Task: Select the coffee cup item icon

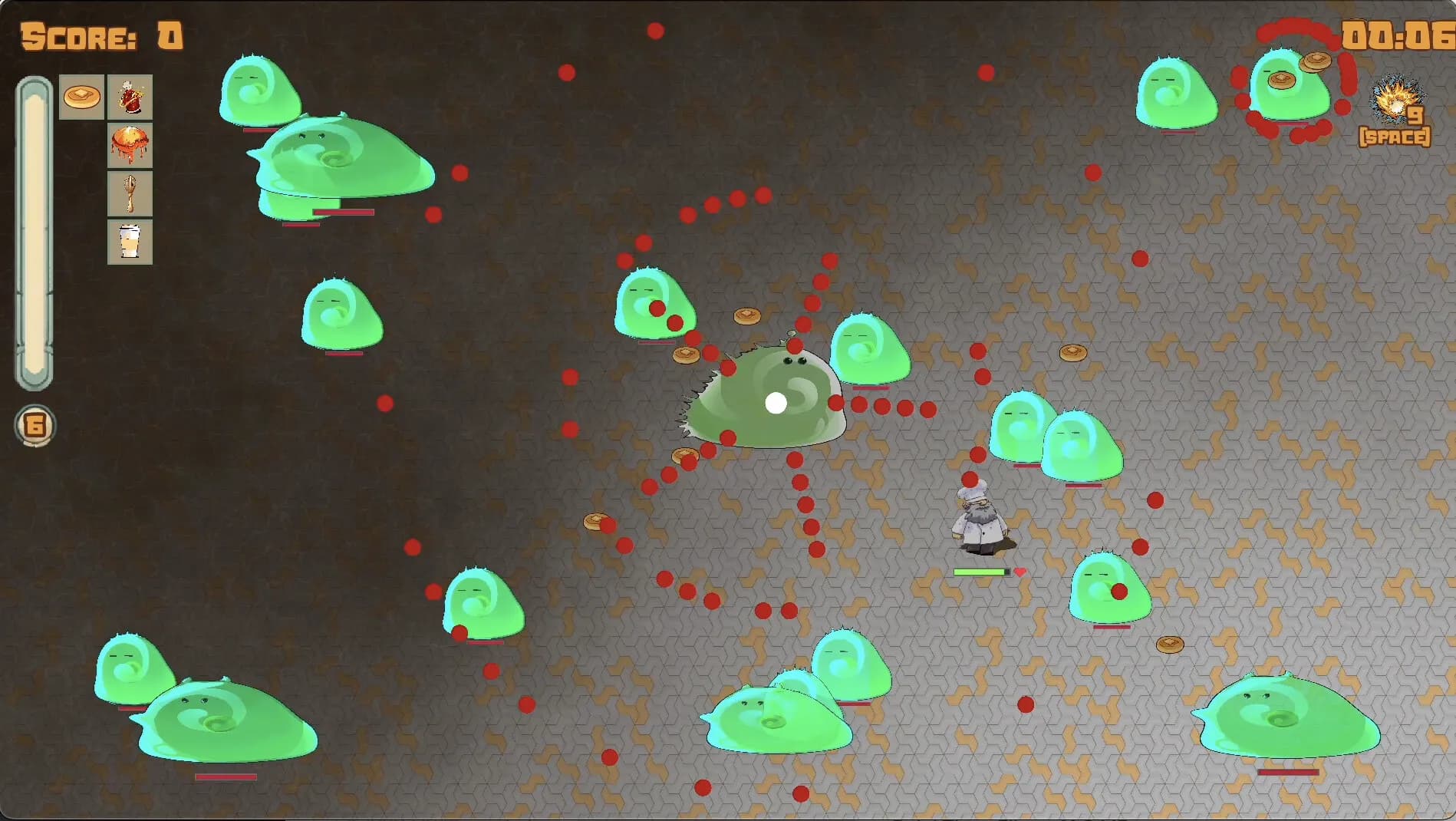Action: pyautogui.click(x=130, y=239)
